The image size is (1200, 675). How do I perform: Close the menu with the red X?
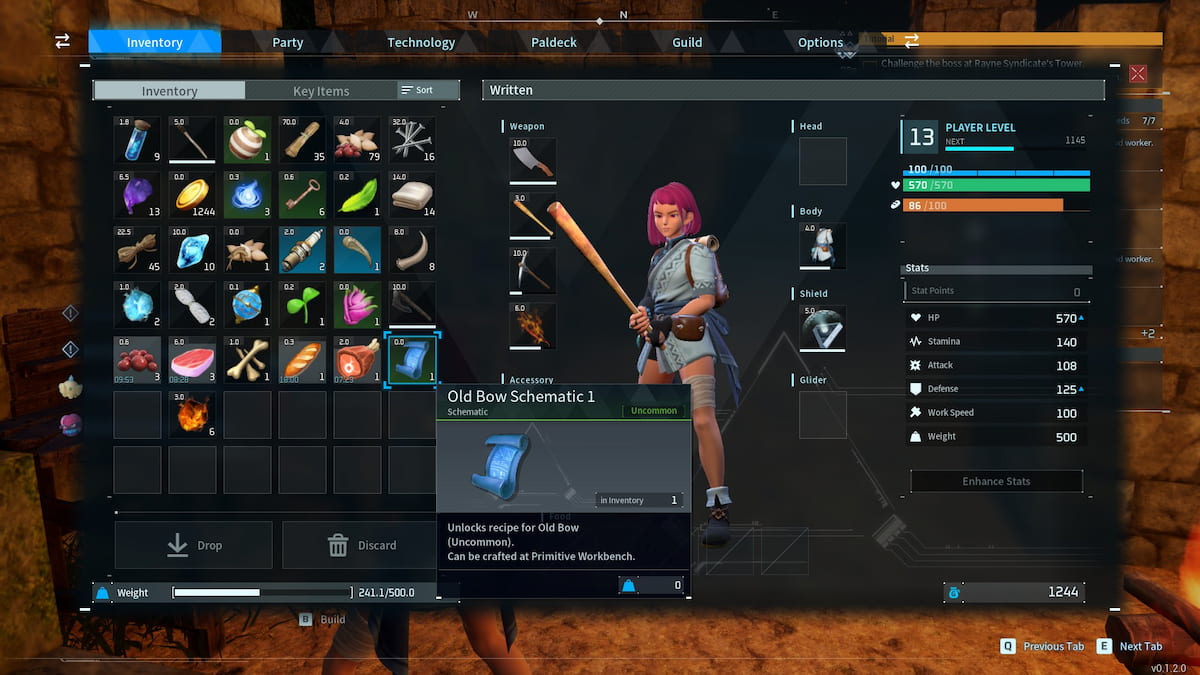coord(1138,73)
